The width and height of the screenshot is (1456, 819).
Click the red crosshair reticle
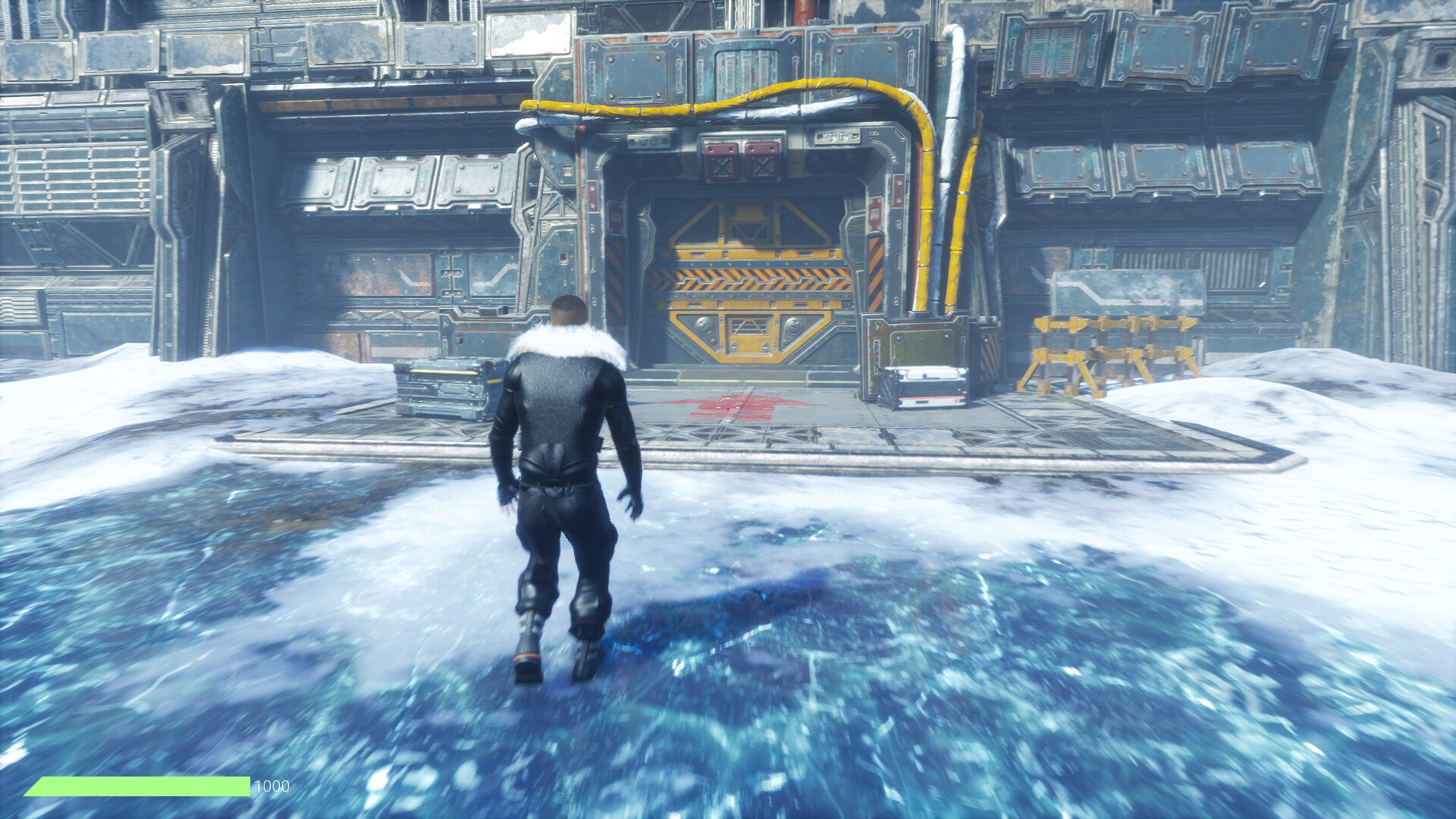tap(726, 409)
